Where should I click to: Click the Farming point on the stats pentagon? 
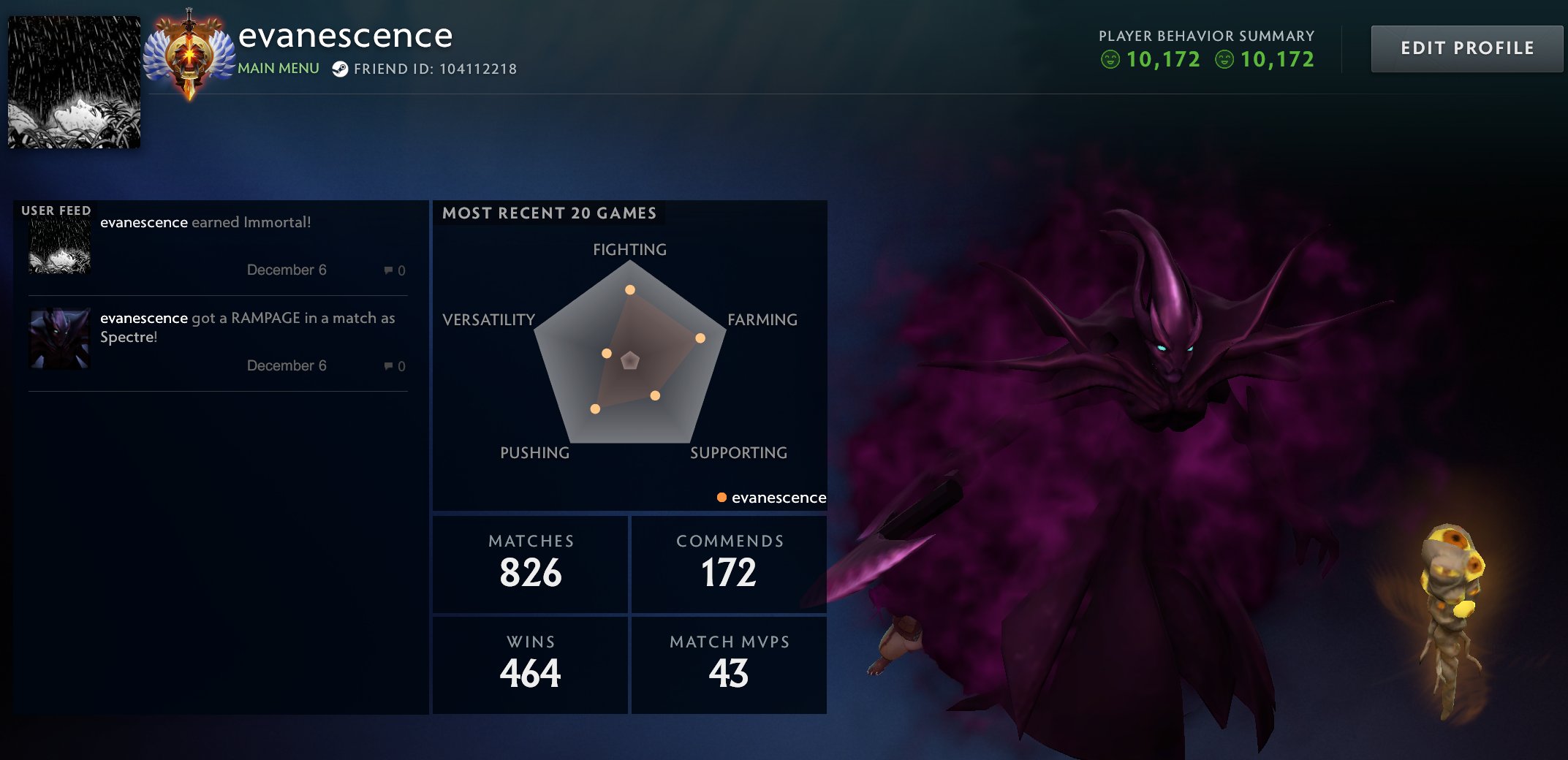[699, 338]
